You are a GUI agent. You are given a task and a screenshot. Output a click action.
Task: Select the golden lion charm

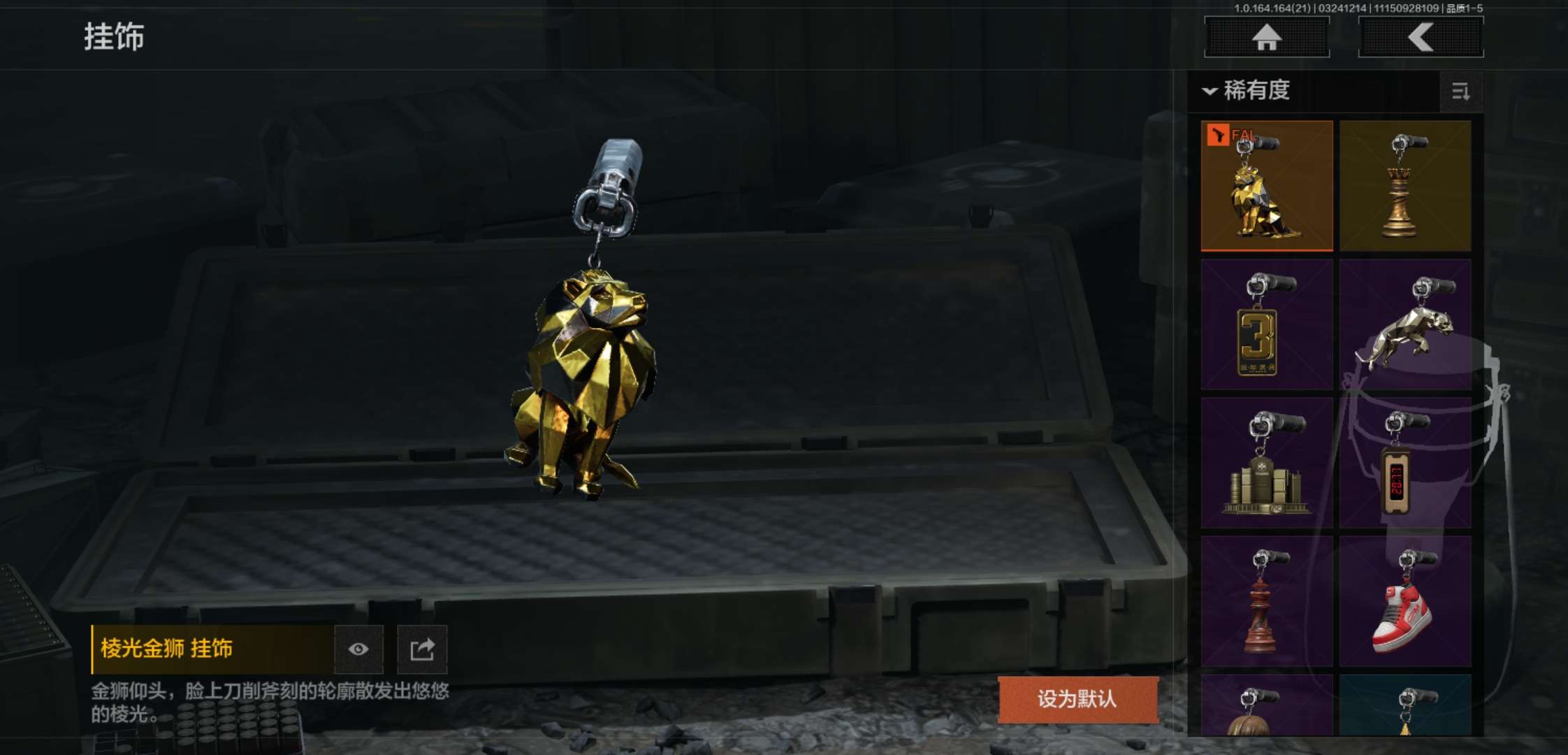(x=1266, y=186)
